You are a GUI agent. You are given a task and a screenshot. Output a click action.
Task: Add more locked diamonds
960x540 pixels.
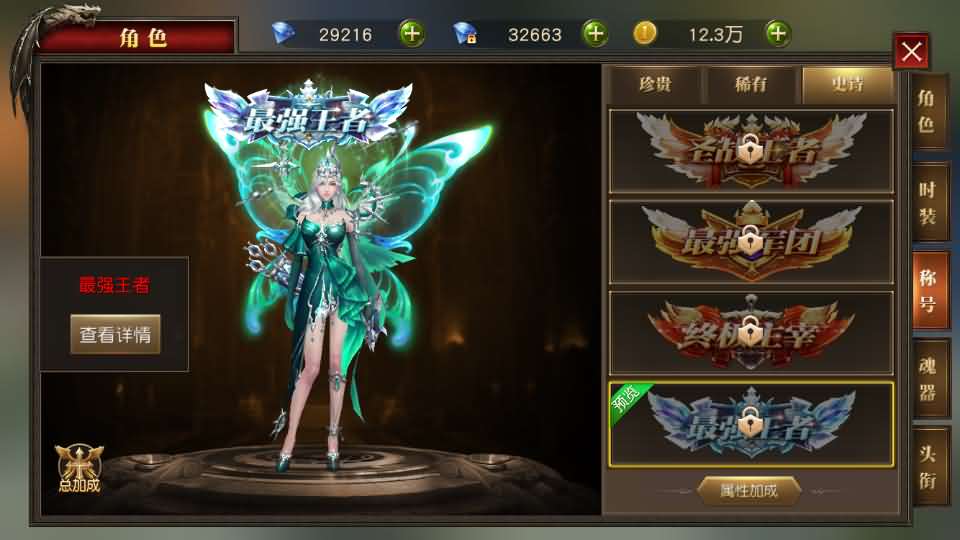[595, 33]
